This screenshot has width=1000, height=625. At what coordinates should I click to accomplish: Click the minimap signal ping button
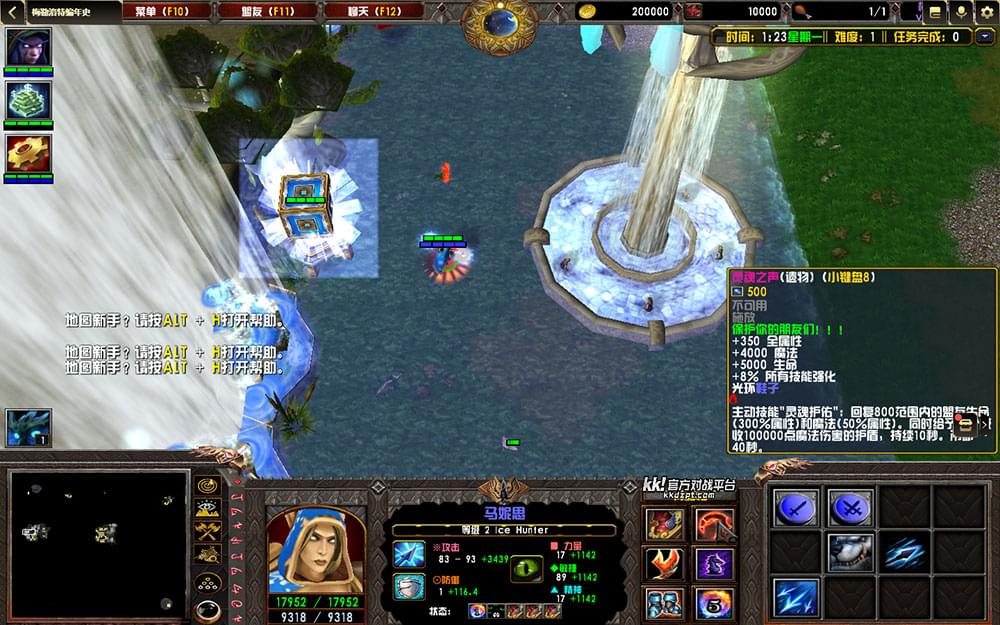click(x=208, y=485)
